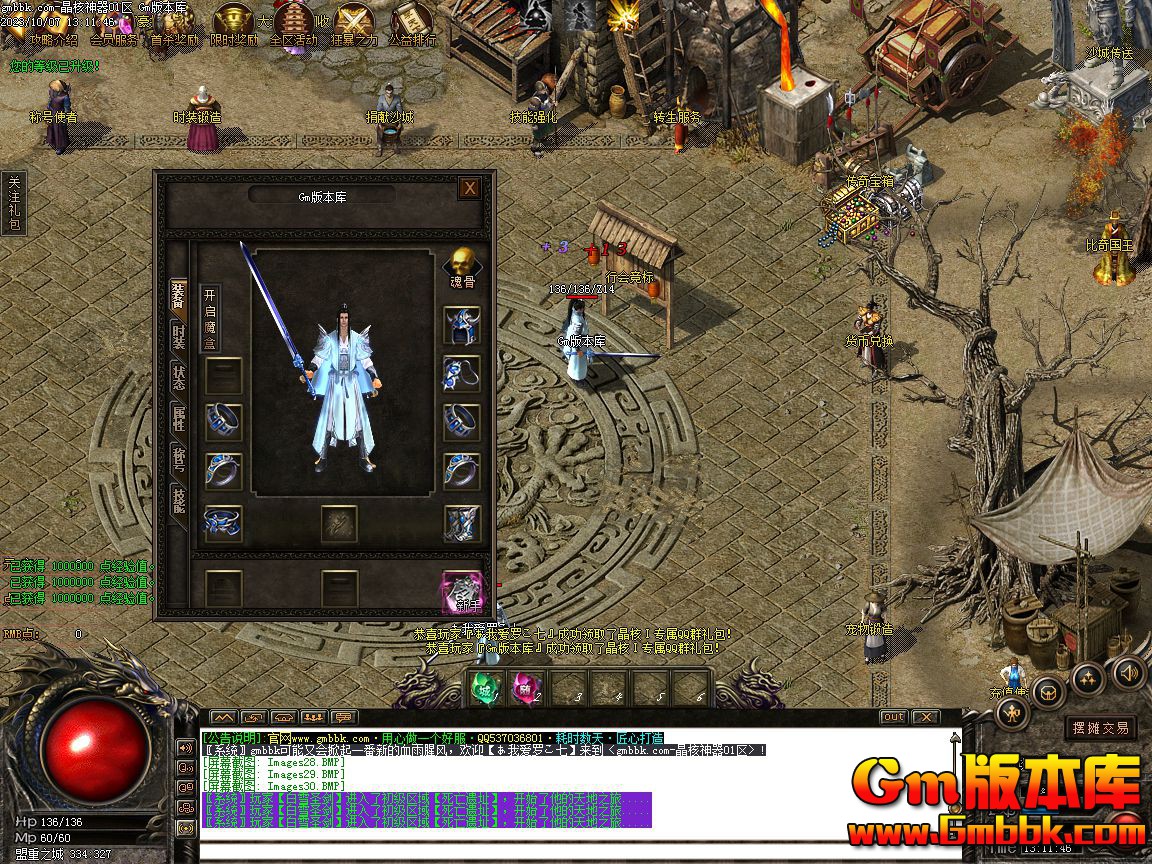The width and height of the screenshot is (1152, 864).
Task: Open the 狂暴之力 crossed swords menu
Action: tap(354, 24)
